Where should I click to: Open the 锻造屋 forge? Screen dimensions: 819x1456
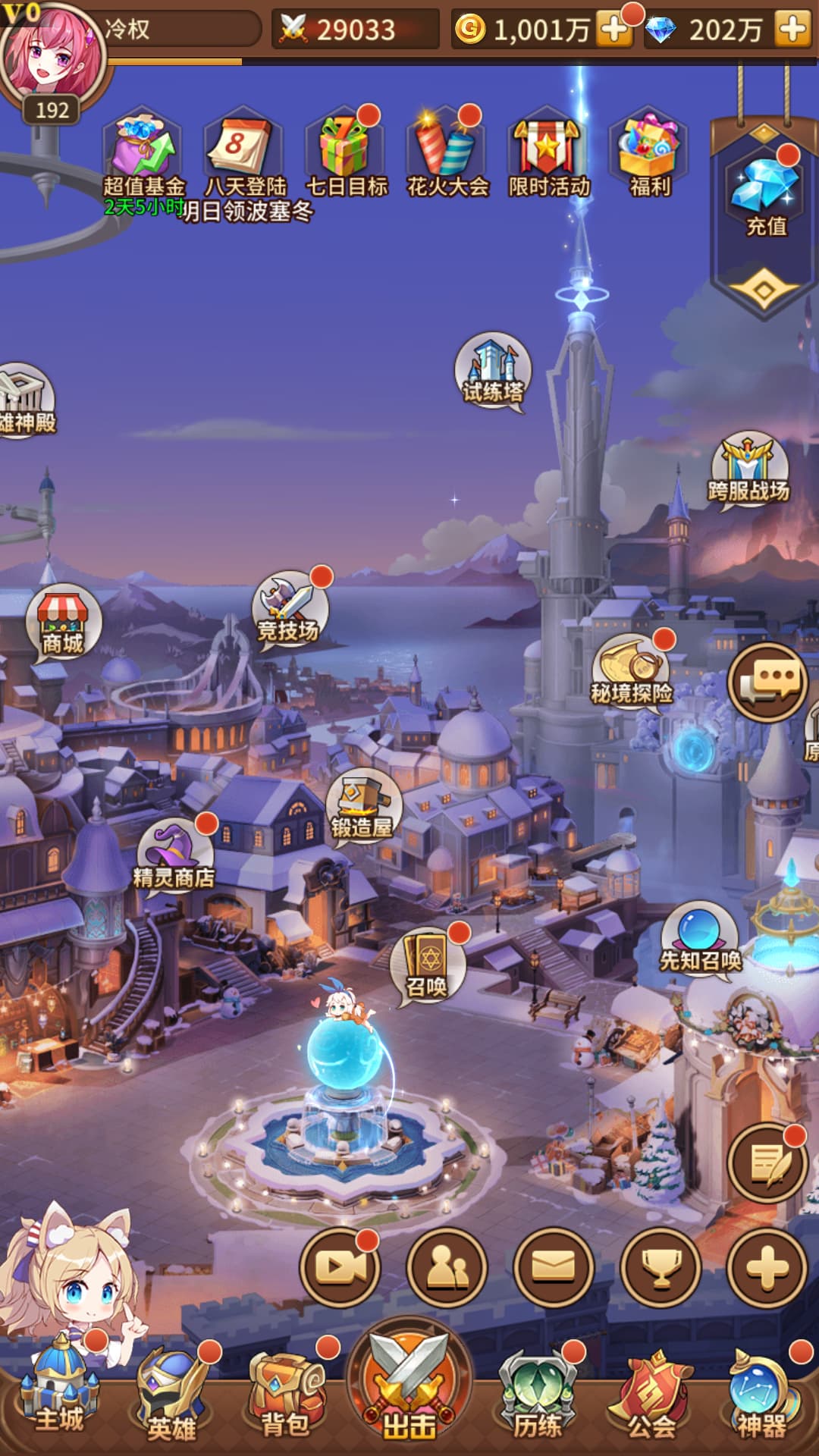click(x=362, y=807)
